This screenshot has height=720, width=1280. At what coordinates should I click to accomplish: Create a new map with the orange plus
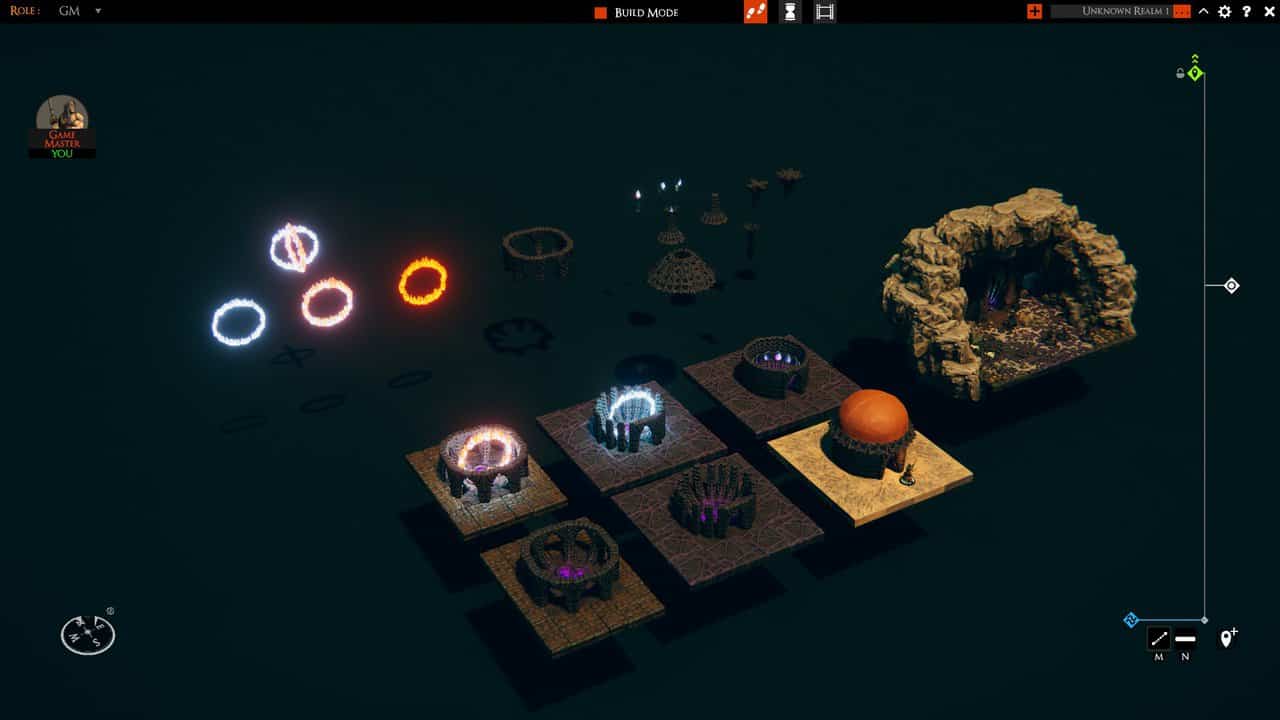coord(1035,12)
